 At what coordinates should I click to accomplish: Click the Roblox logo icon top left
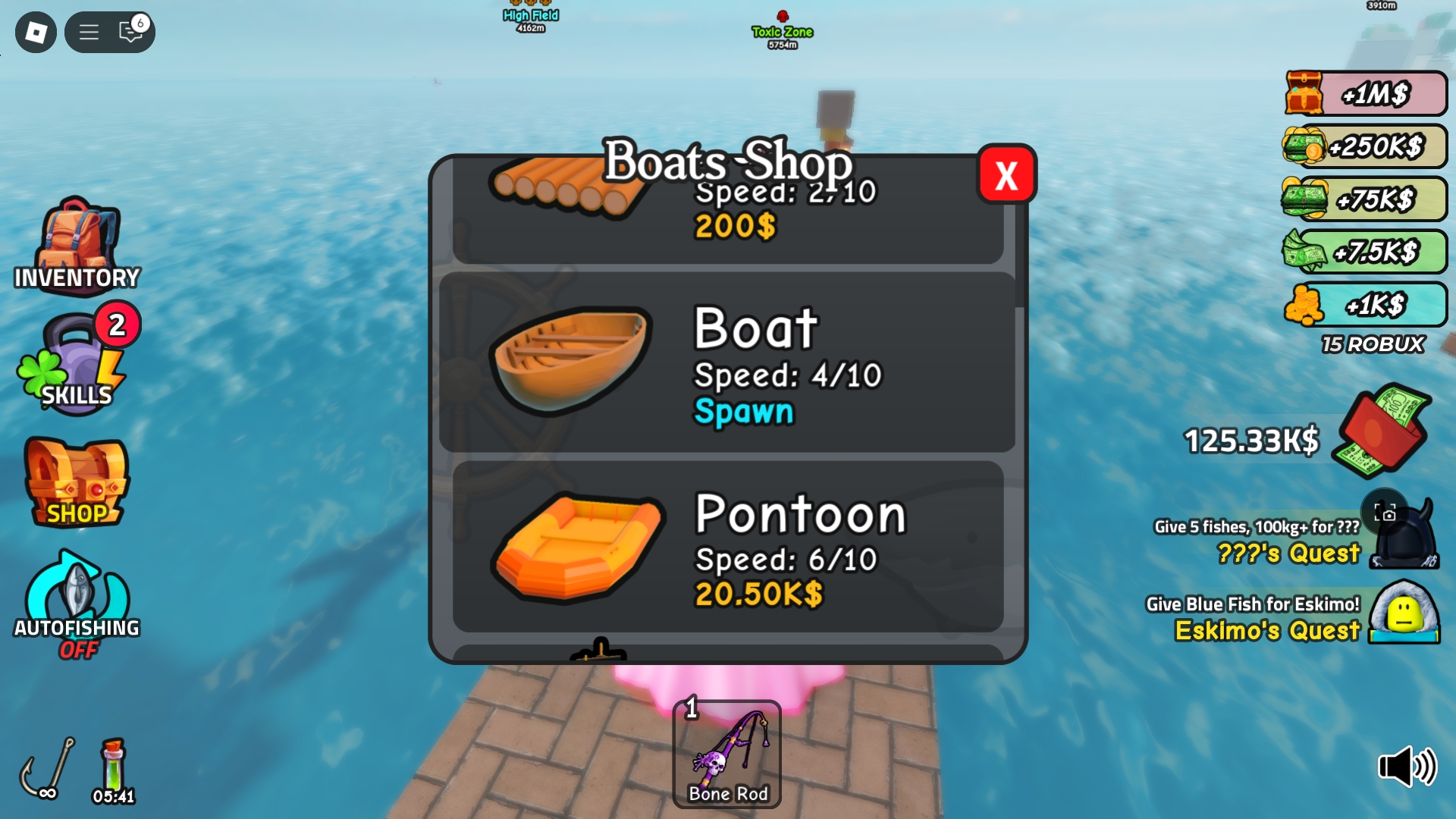(x=36, y=32)
